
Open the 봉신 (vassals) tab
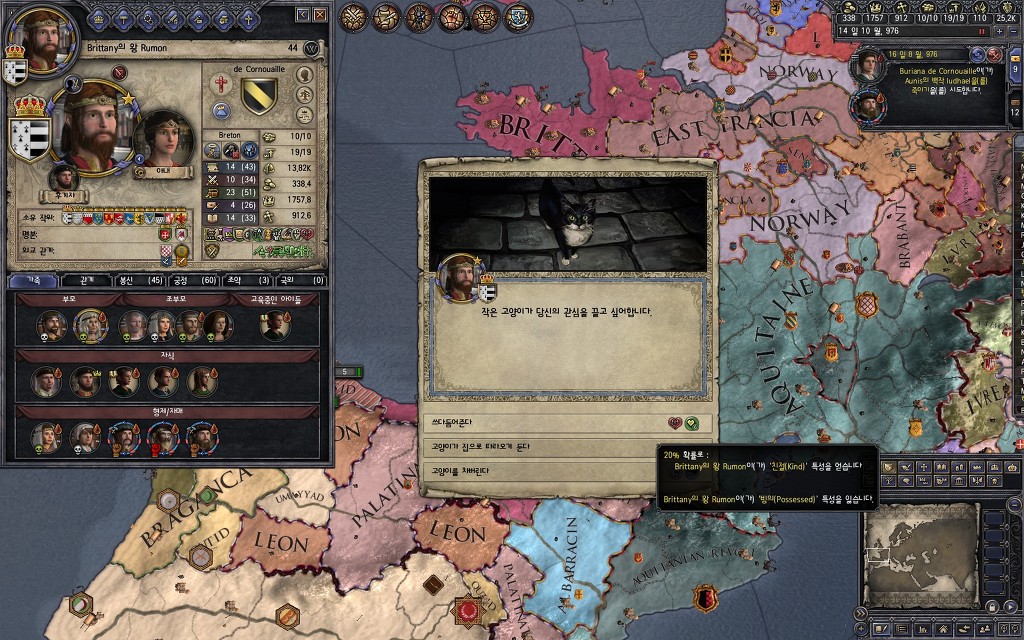140,281
